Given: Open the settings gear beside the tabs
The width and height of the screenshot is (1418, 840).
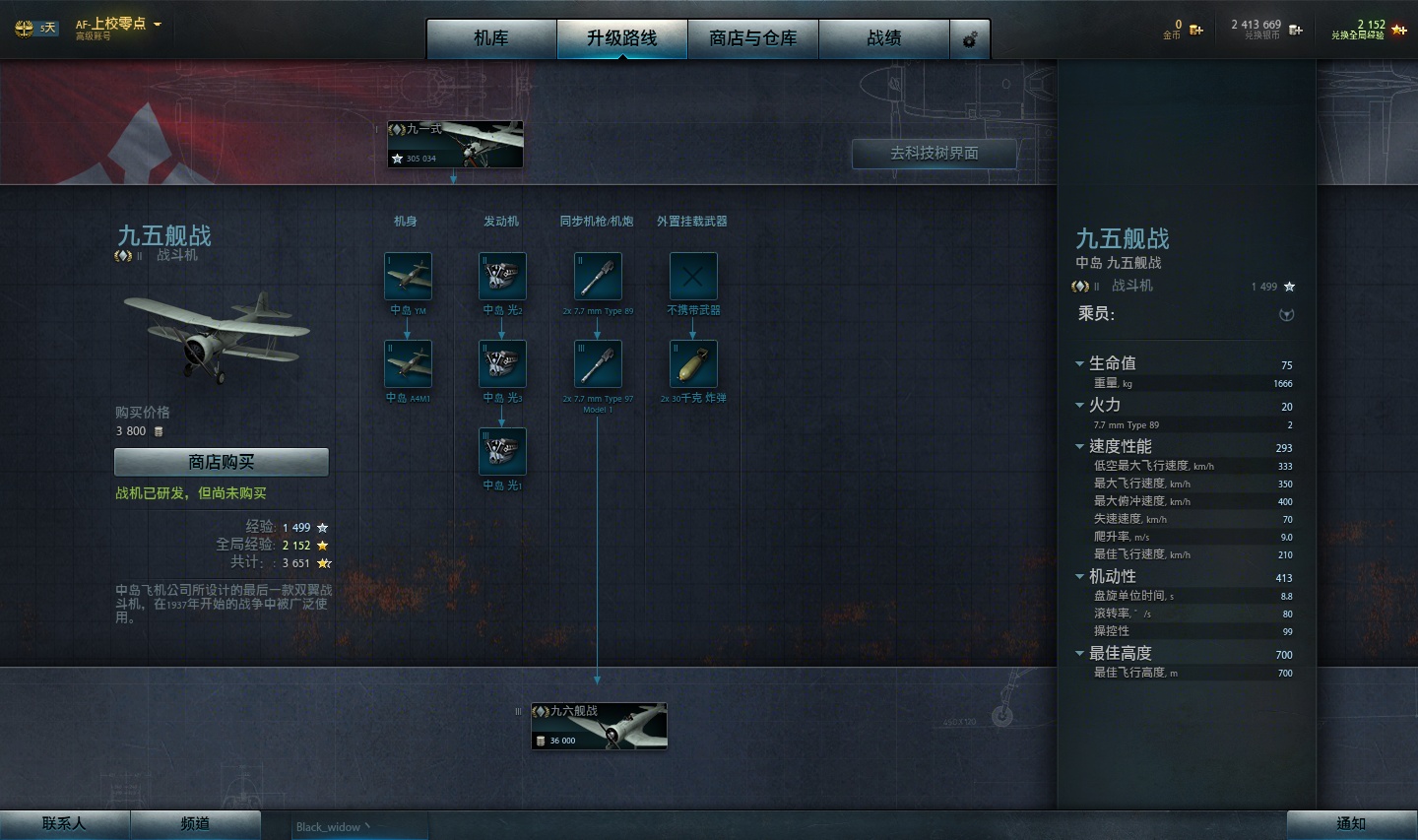Looking at the screenshot, I should tap(970, 38).
